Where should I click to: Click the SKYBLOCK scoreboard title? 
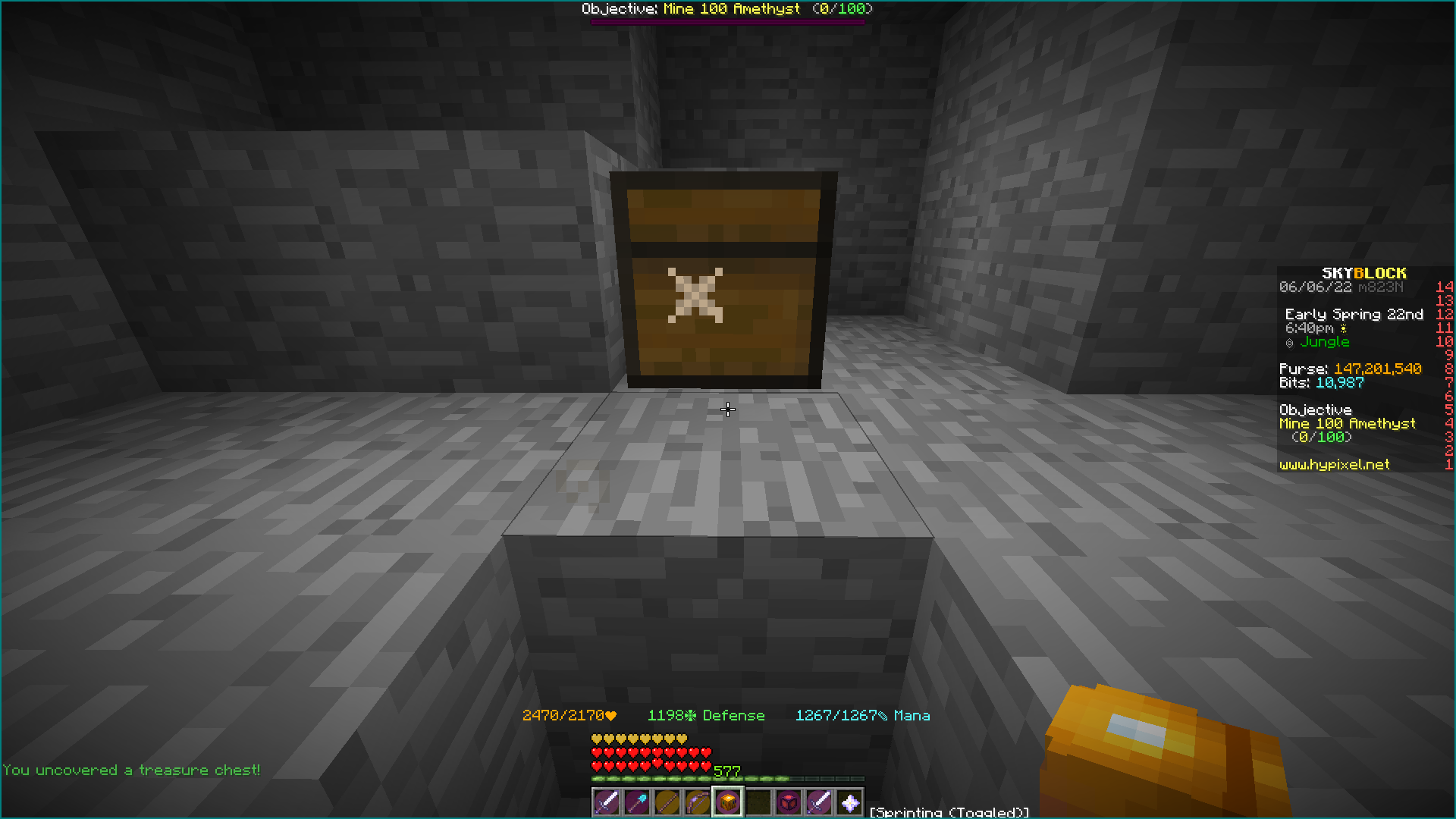(1363, 274)
